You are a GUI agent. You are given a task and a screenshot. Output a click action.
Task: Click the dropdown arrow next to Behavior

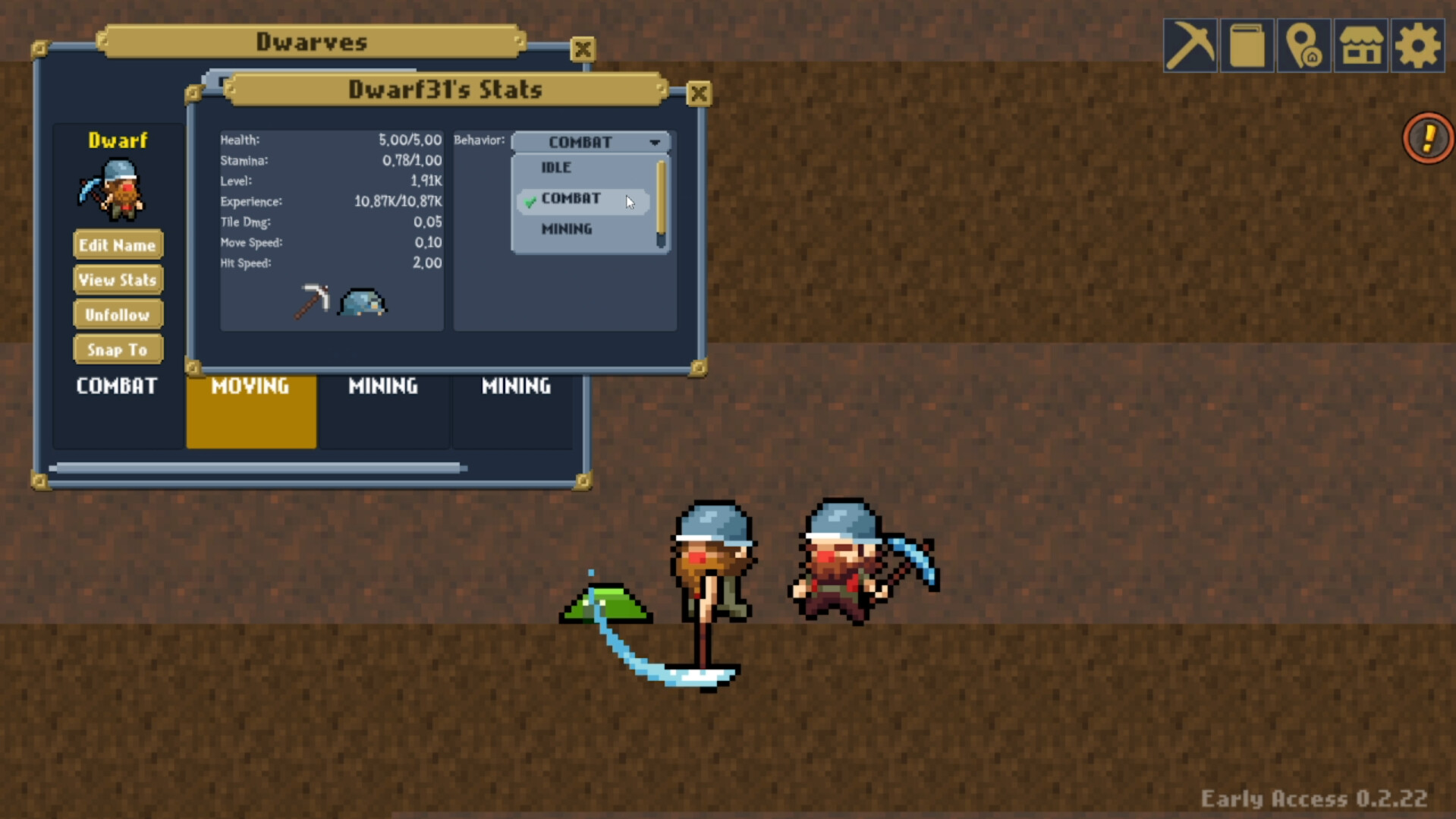[654, 142]
